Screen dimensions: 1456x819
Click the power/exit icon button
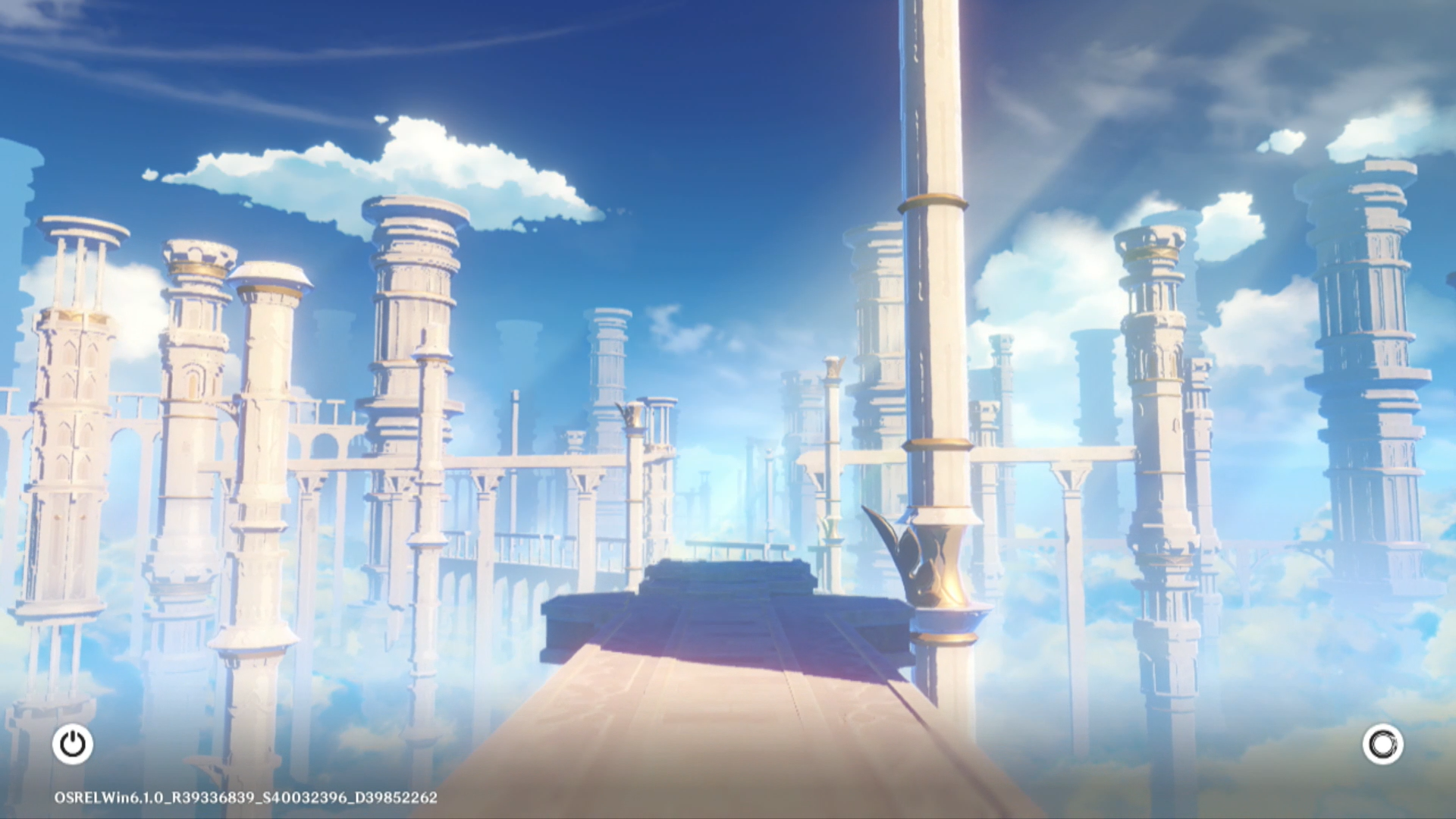73,744
